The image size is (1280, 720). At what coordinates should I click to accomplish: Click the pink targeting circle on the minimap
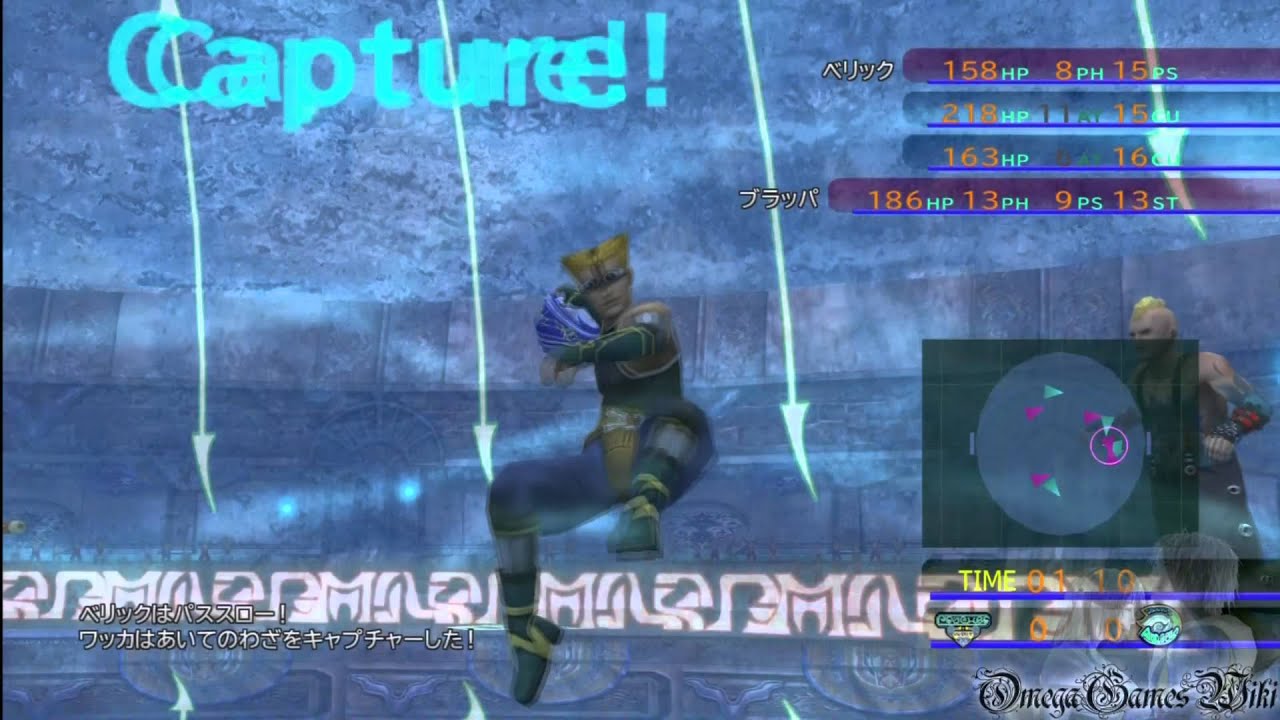click(1109, 445)
